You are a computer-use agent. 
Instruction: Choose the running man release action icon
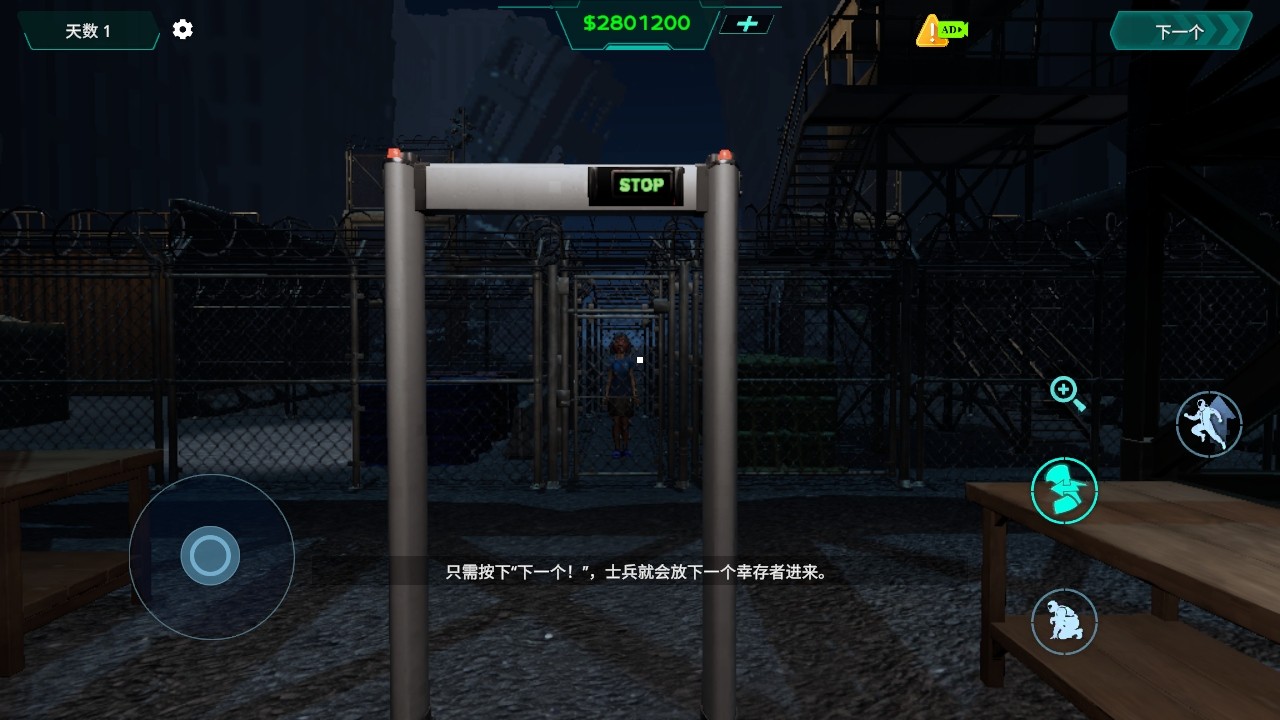pyautogui.click(x=1208, y=424)
